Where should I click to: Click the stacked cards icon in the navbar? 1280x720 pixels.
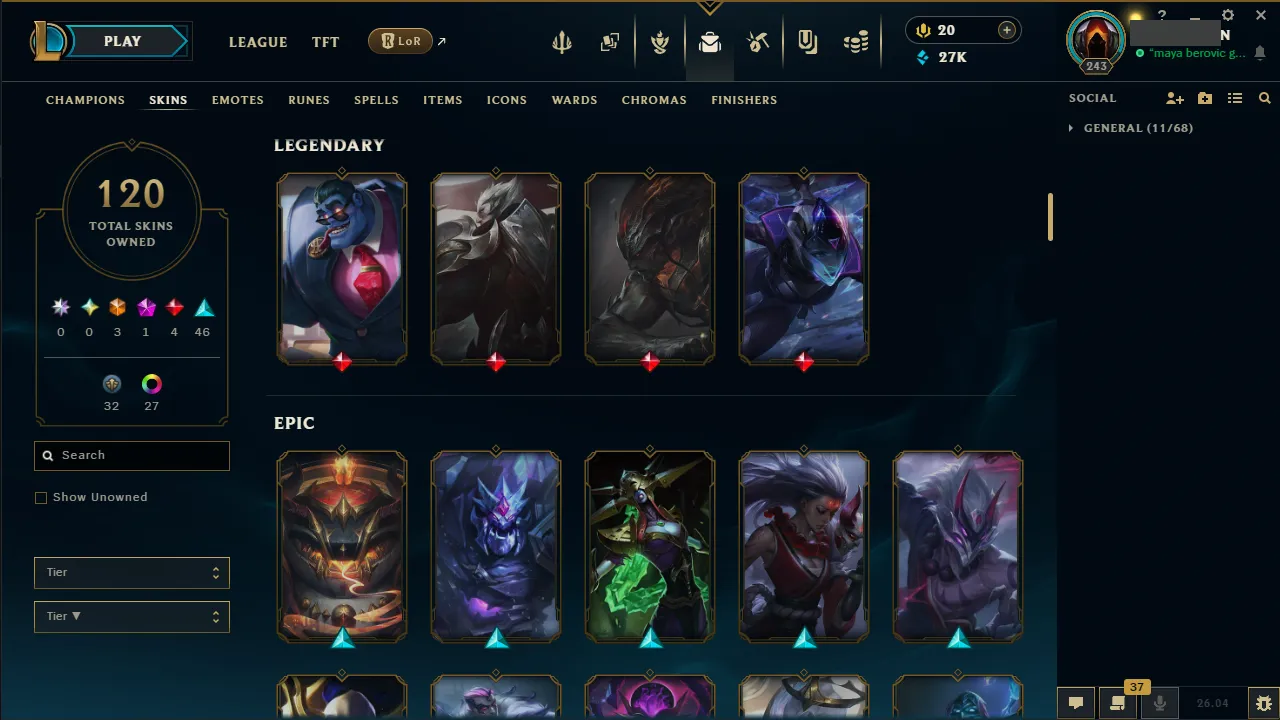610,41
